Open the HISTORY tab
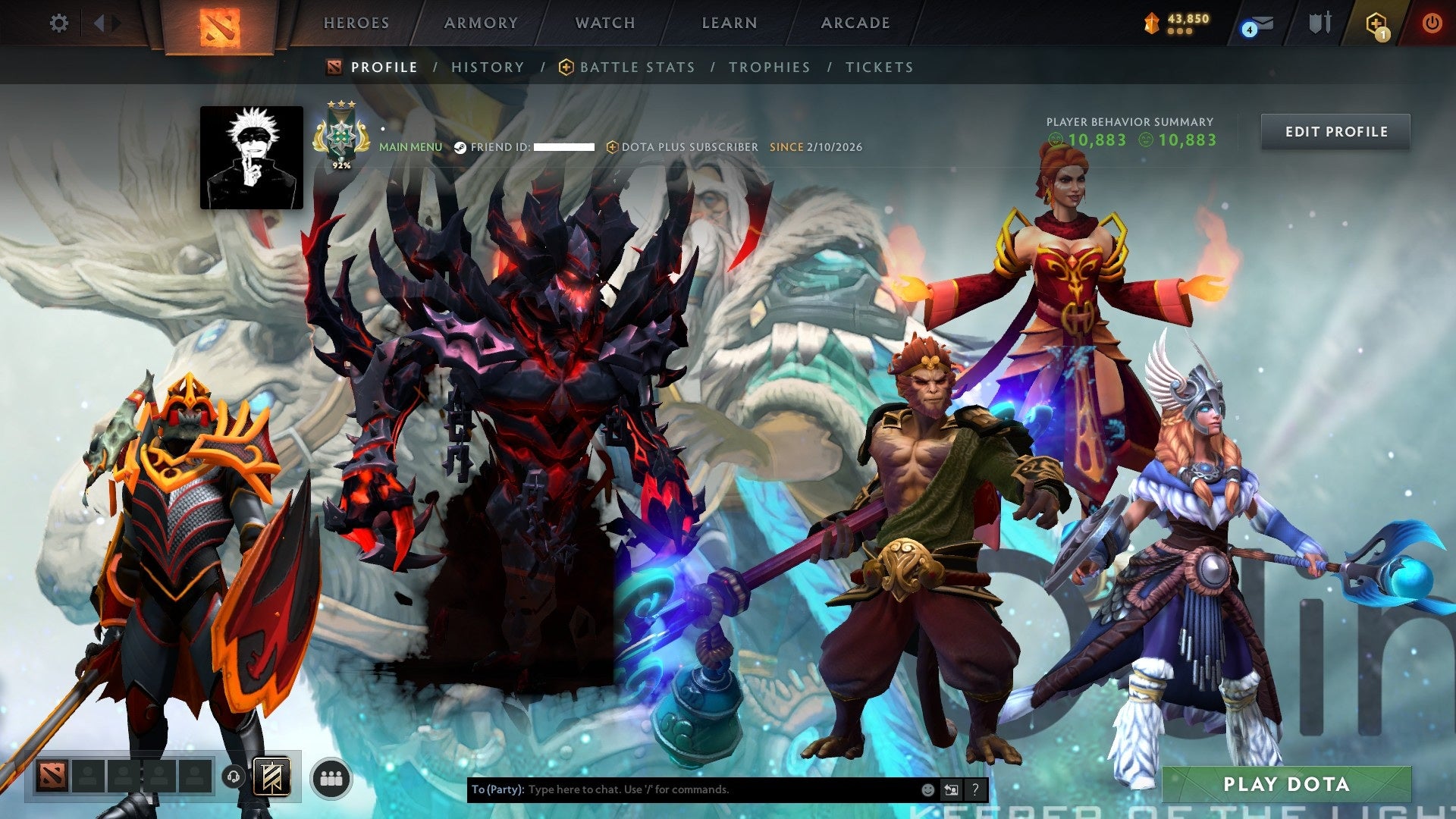This screenshot has height=819, width=1456. coord(488,67)
